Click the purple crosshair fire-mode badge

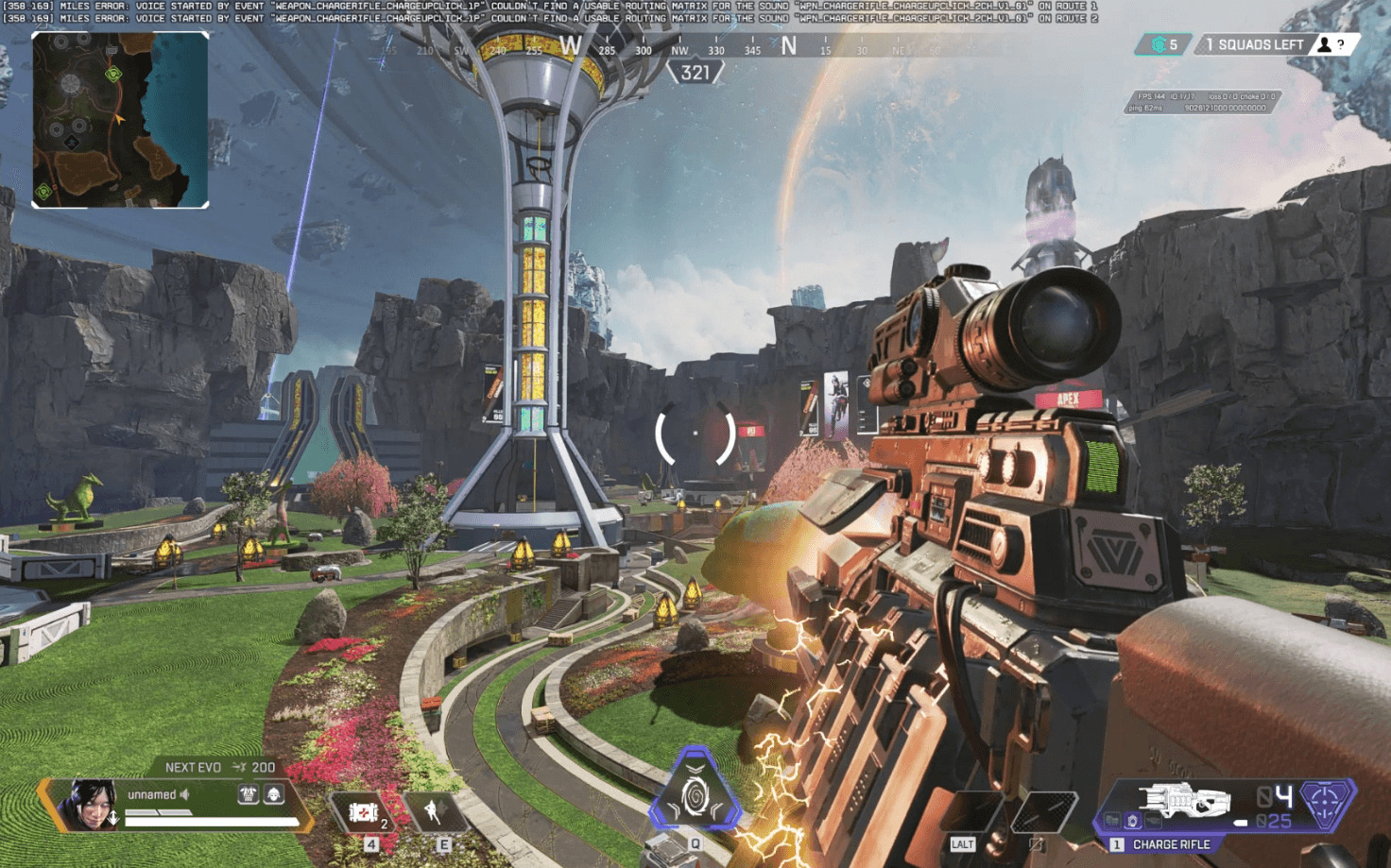click(x=1326, y=802)
